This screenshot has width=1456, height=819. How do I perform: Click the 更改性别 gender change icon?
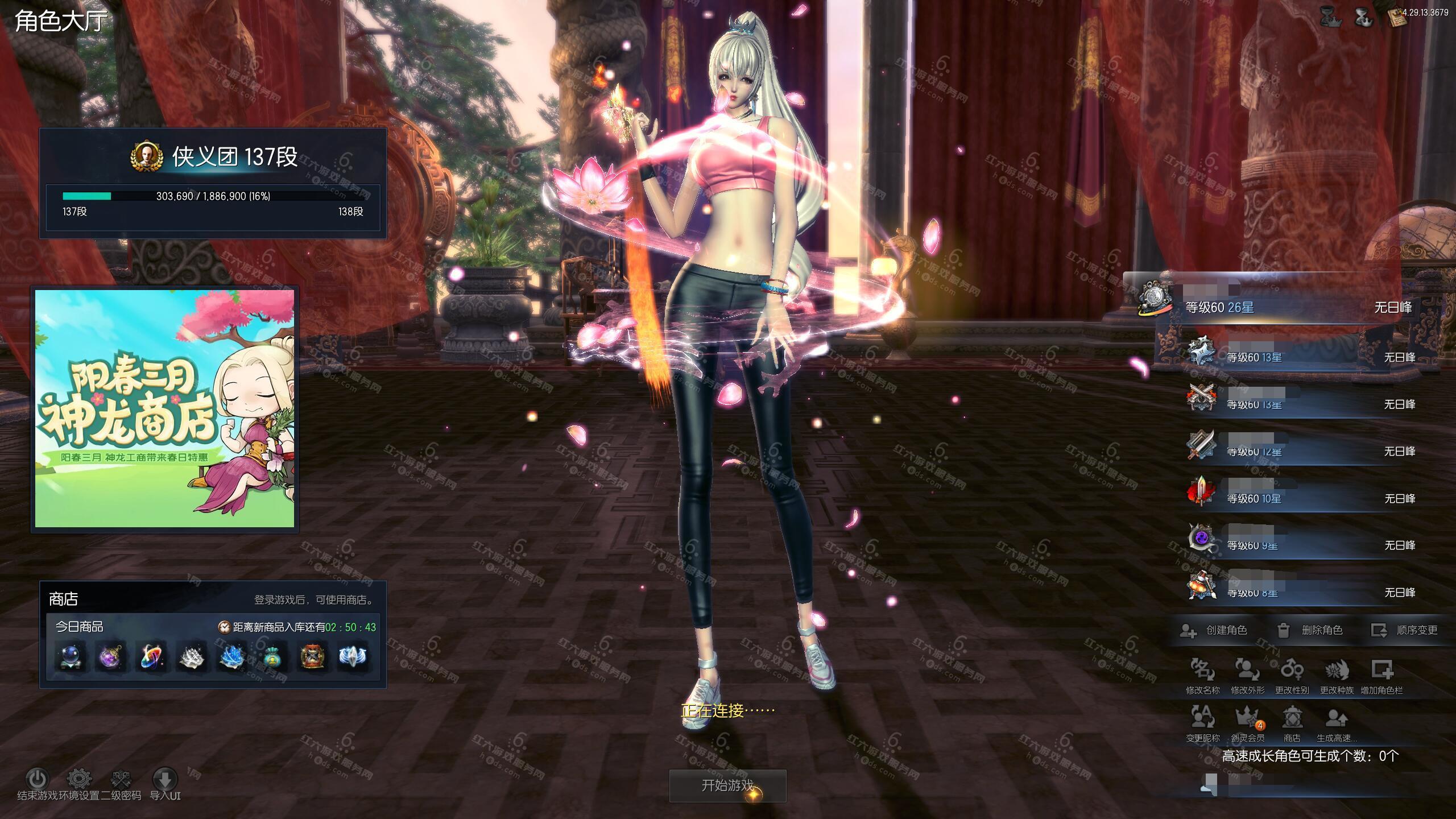1292,676
